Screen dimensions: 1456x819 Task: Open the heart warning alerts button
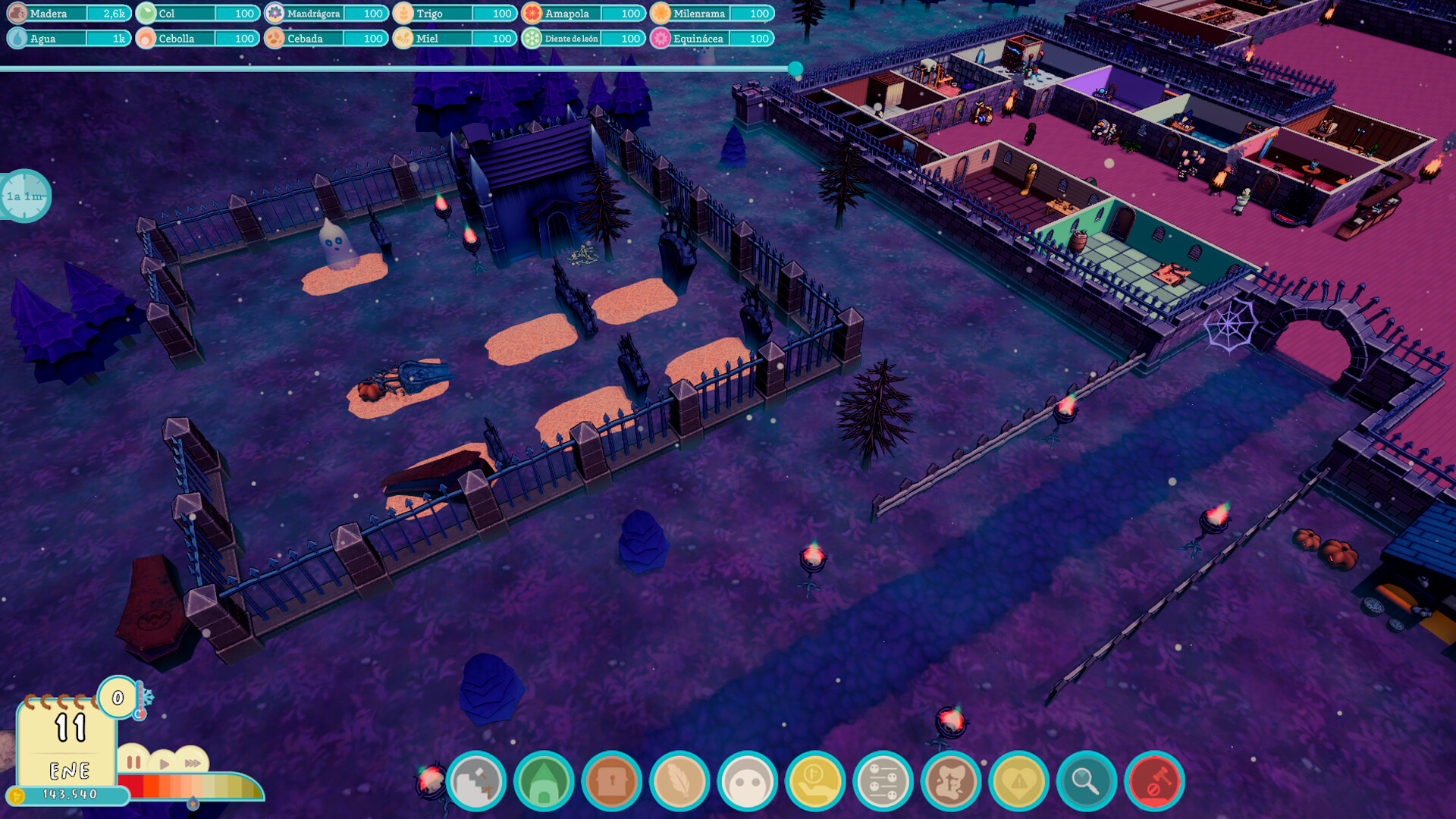tap(1018, 781)
